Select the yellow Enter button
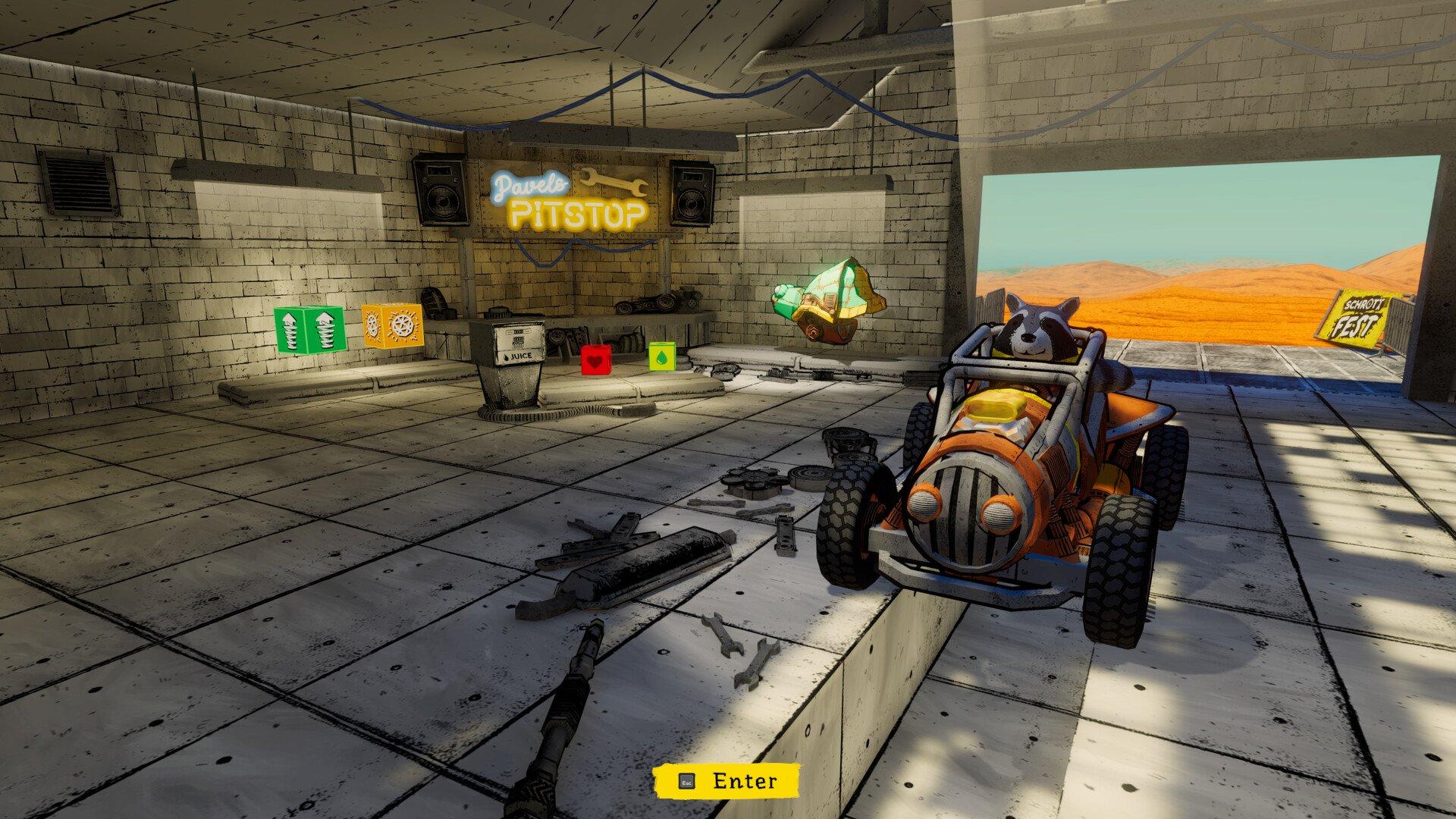 coord(726,781)
